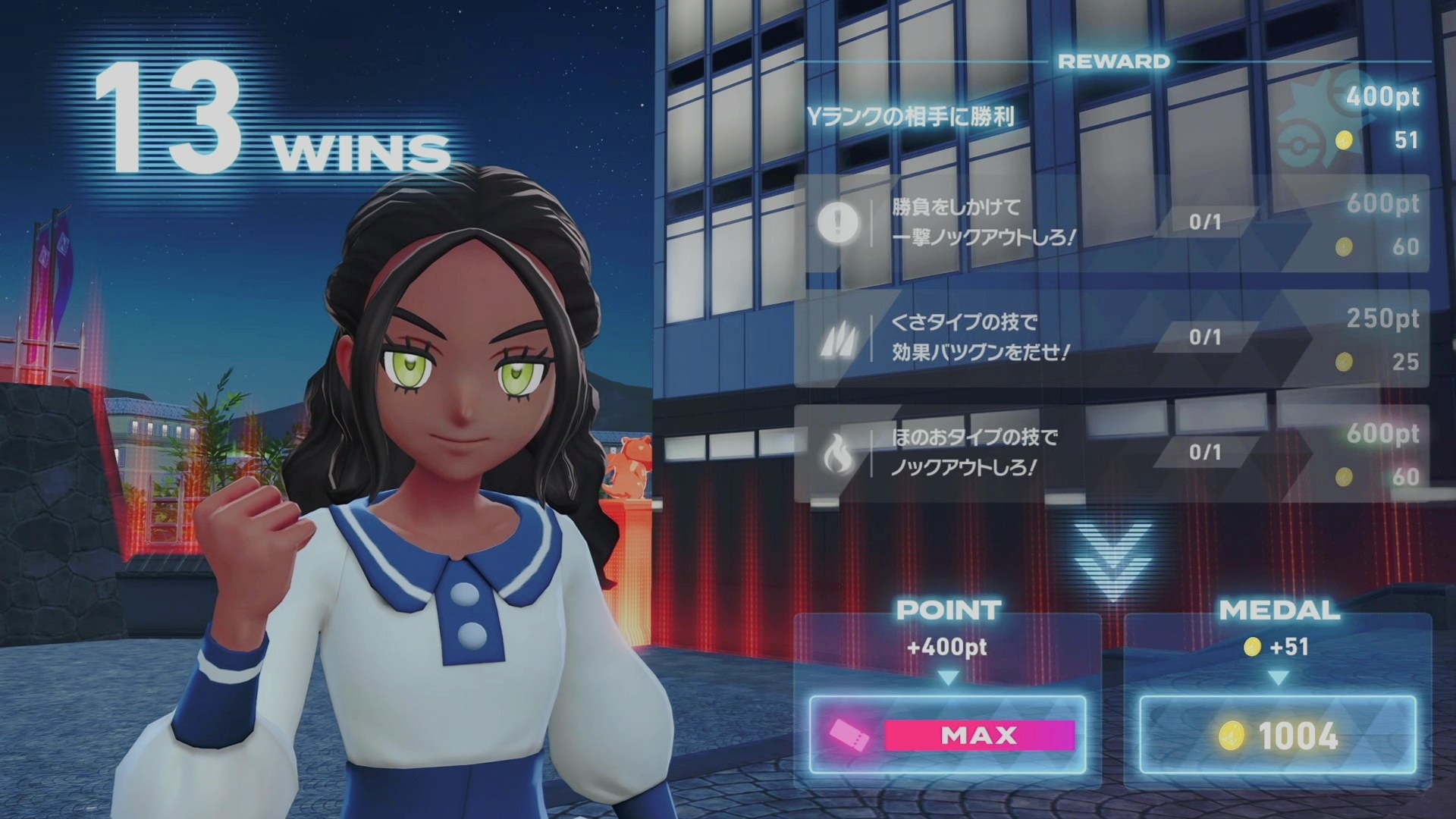
Task: Select the one-hit knockout bonus card
Action: [x=1111, y=224]
